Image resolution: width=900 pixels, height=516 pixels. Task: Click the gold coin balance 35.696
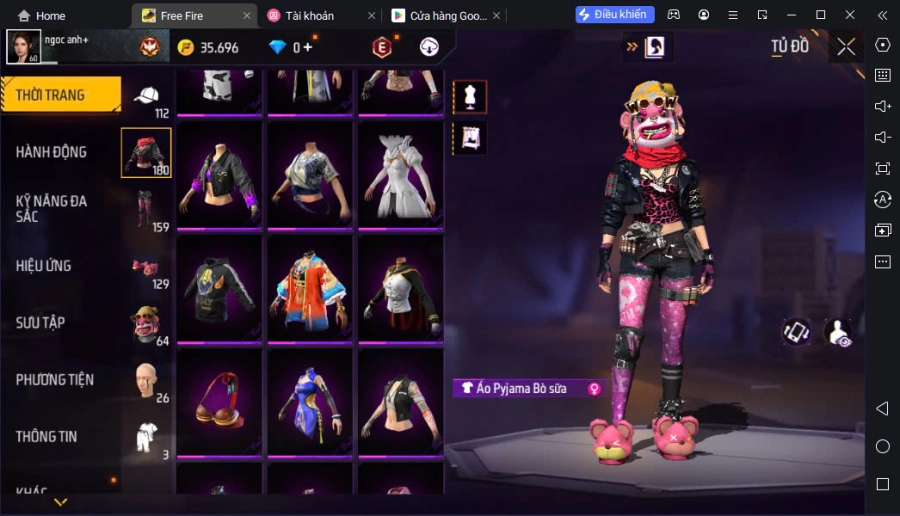click(208, 47)
